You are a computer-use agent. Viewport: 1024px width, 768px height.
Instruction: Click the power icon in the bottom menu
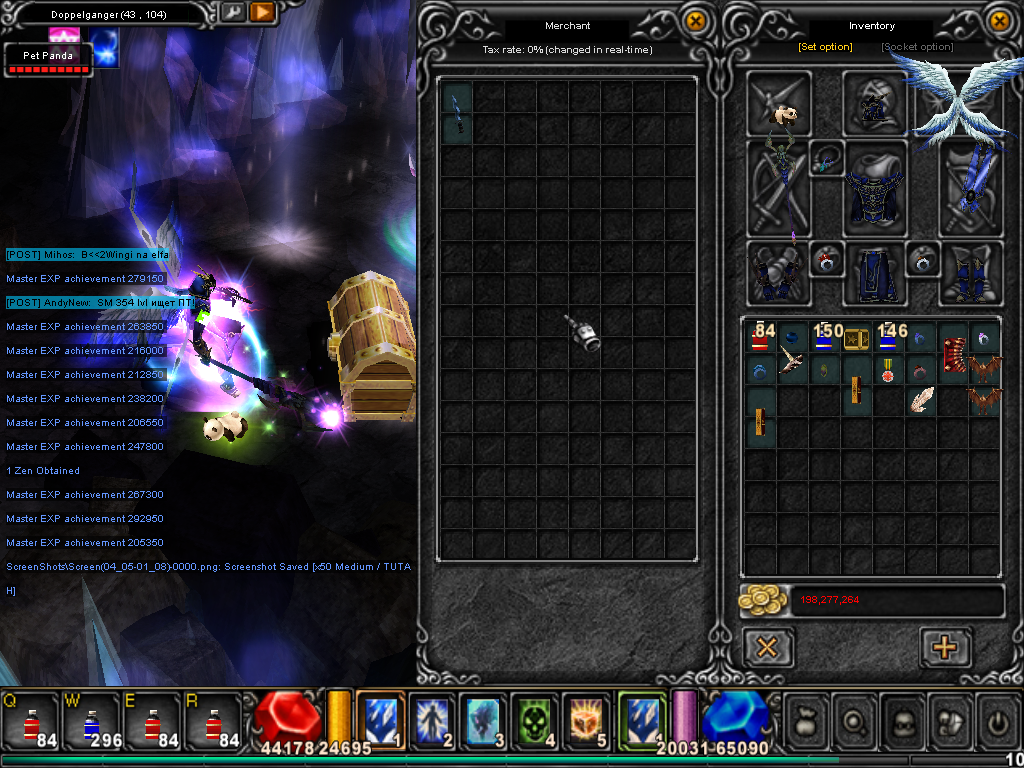[x=997, y=719]
